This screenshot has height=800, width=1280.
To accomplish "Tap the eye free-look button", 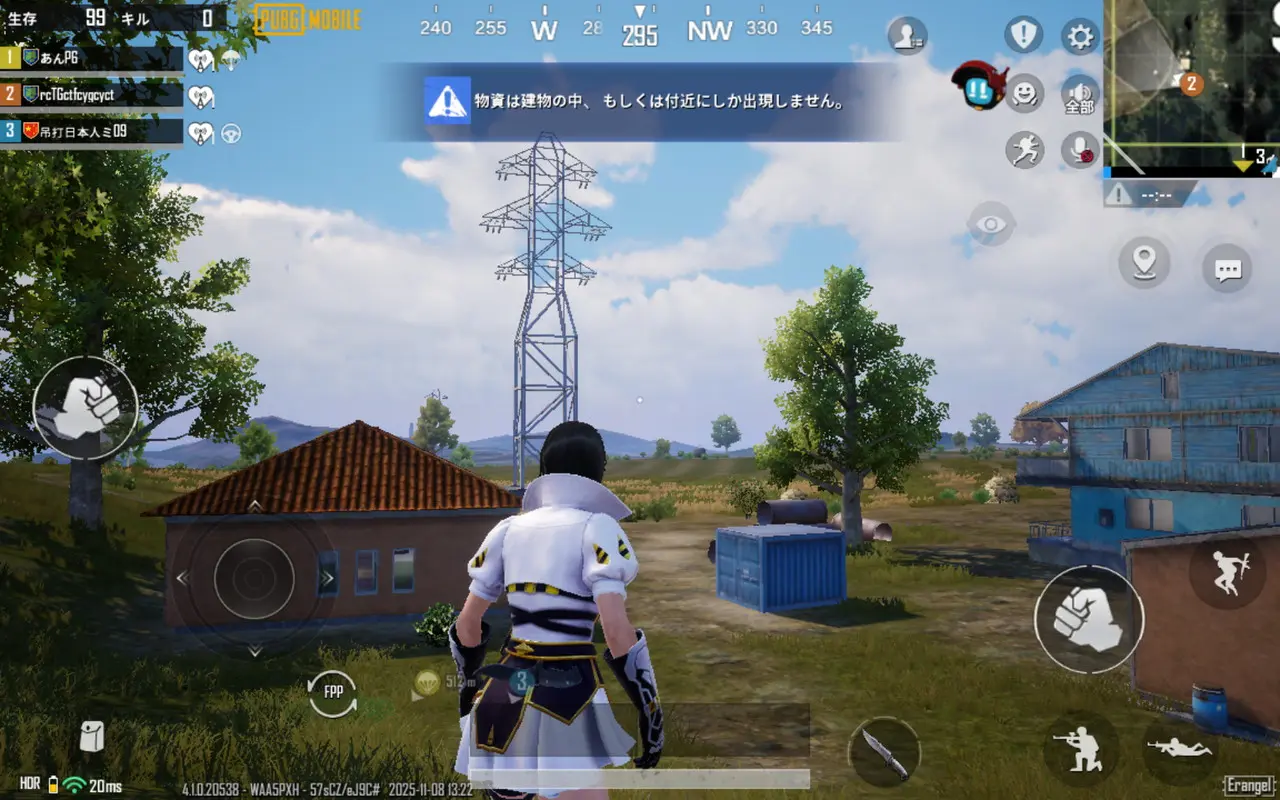I will [x=991, y=224].
